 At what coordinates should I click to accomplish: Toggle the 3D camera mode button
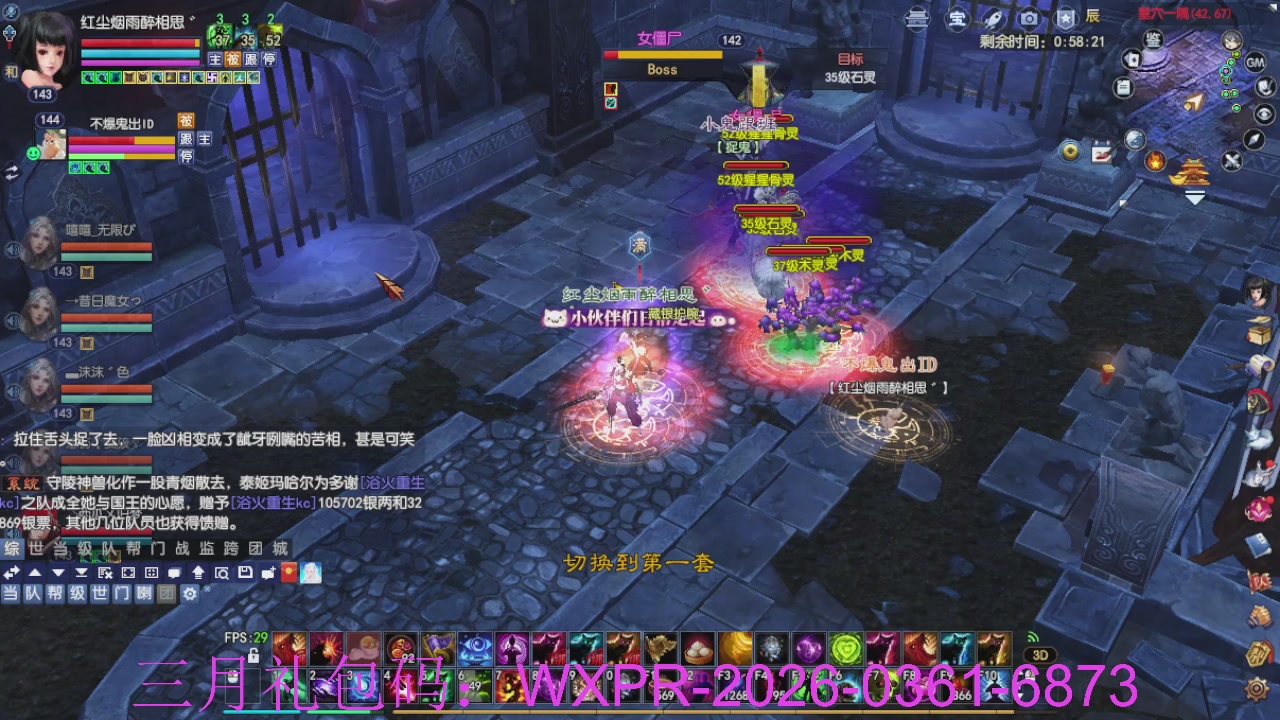[1041, 655]
